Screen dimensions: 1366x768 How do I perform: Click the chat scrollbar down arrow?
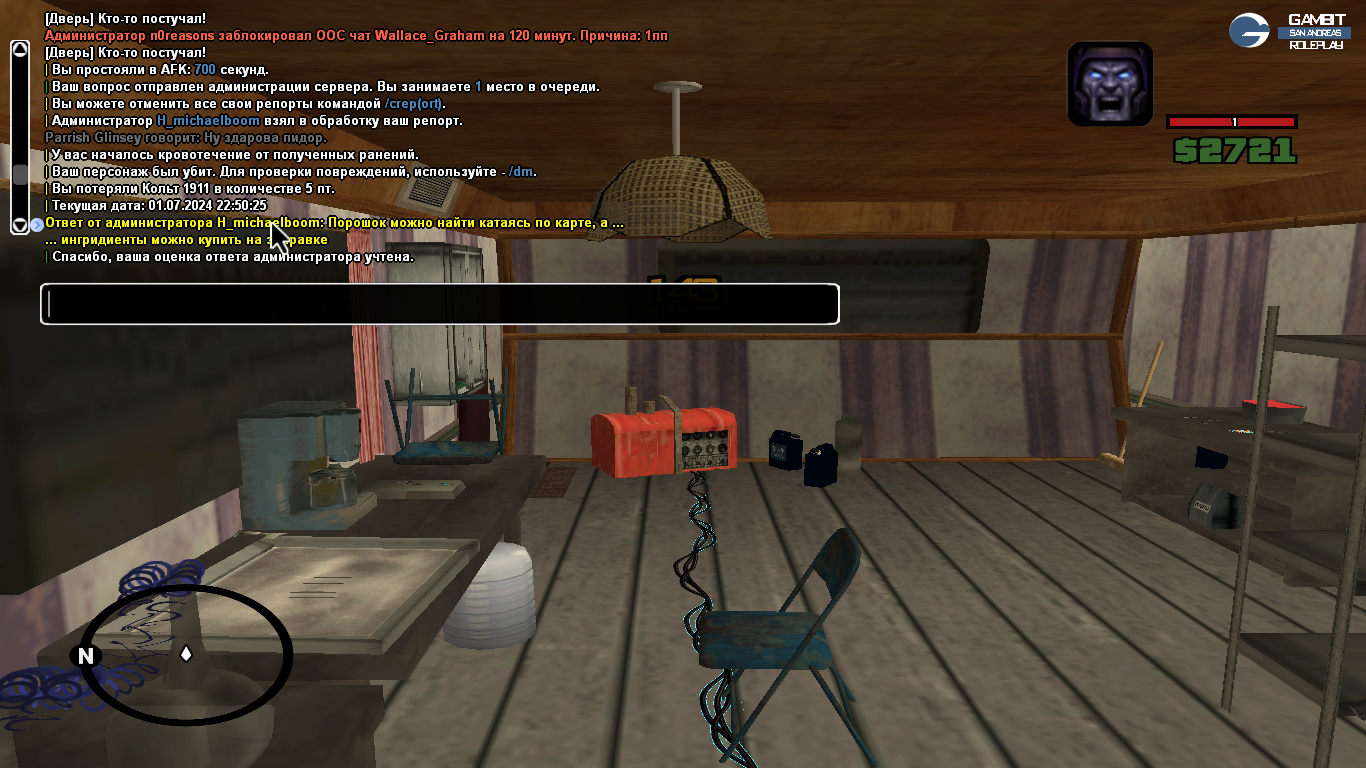19,226
